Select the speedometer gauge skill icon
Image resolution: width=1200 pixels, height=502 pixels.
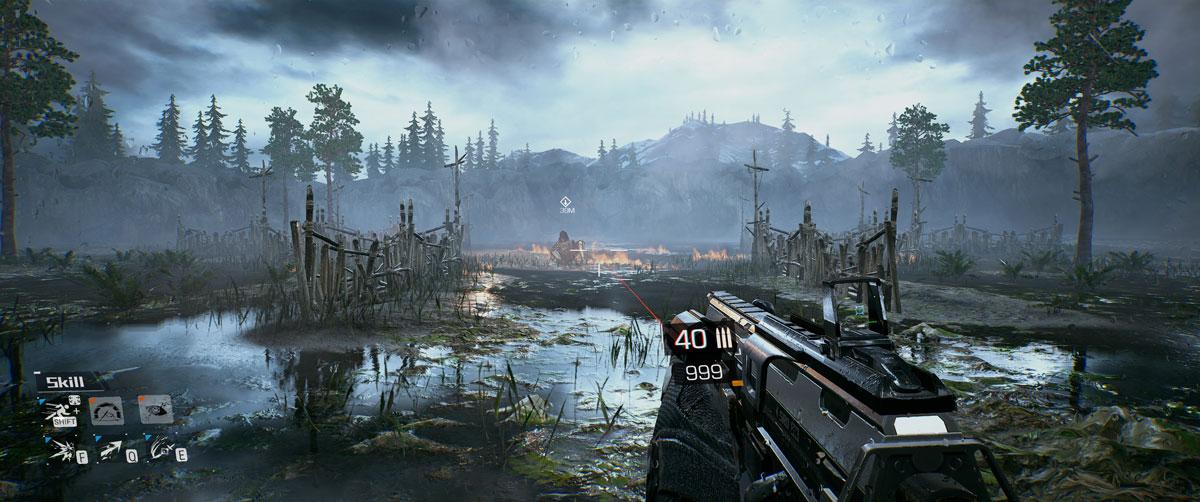click(106, 410)
